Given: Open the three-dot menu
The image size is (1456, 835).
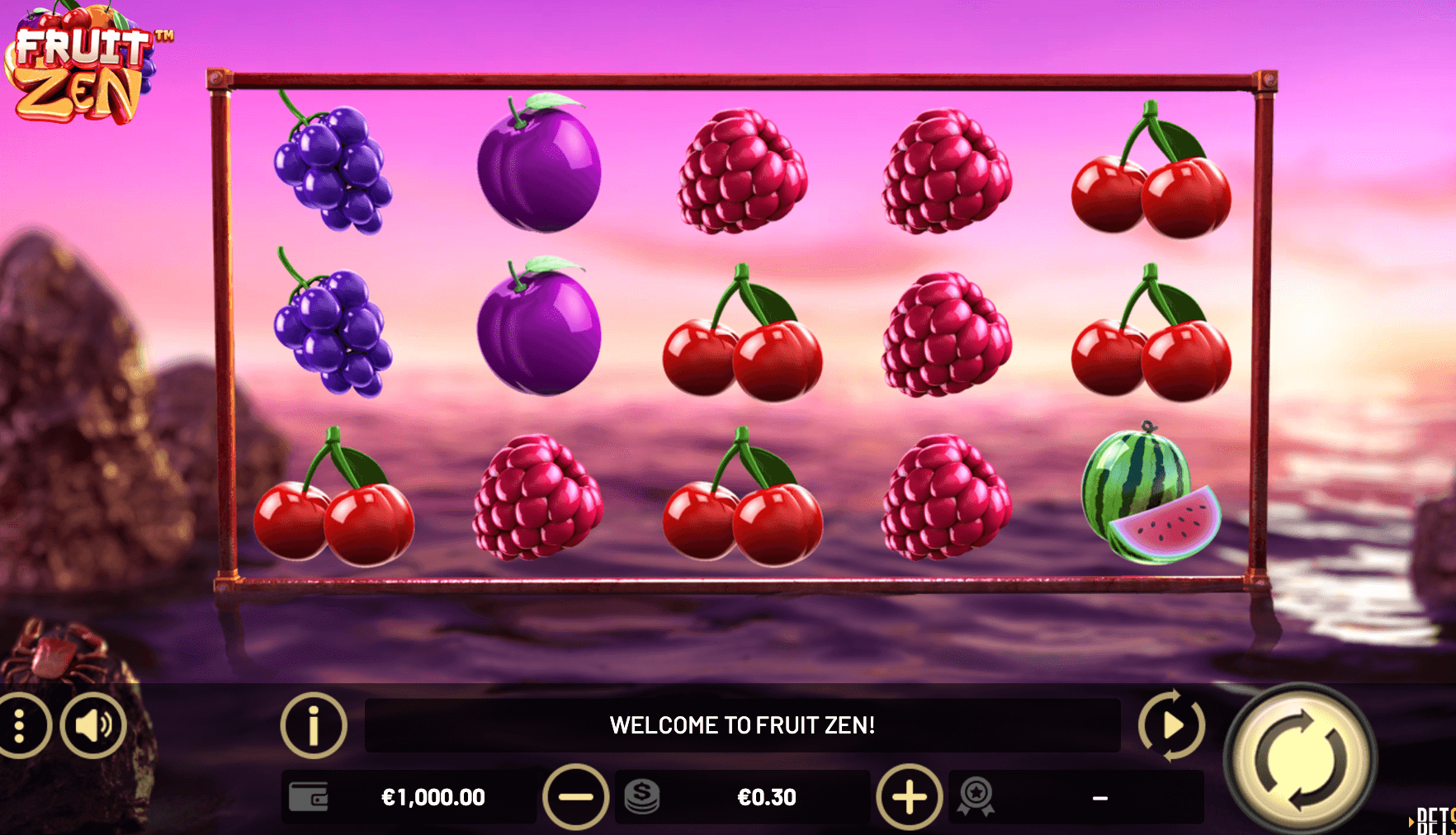Looking at the screenshot, I should 21,725.
